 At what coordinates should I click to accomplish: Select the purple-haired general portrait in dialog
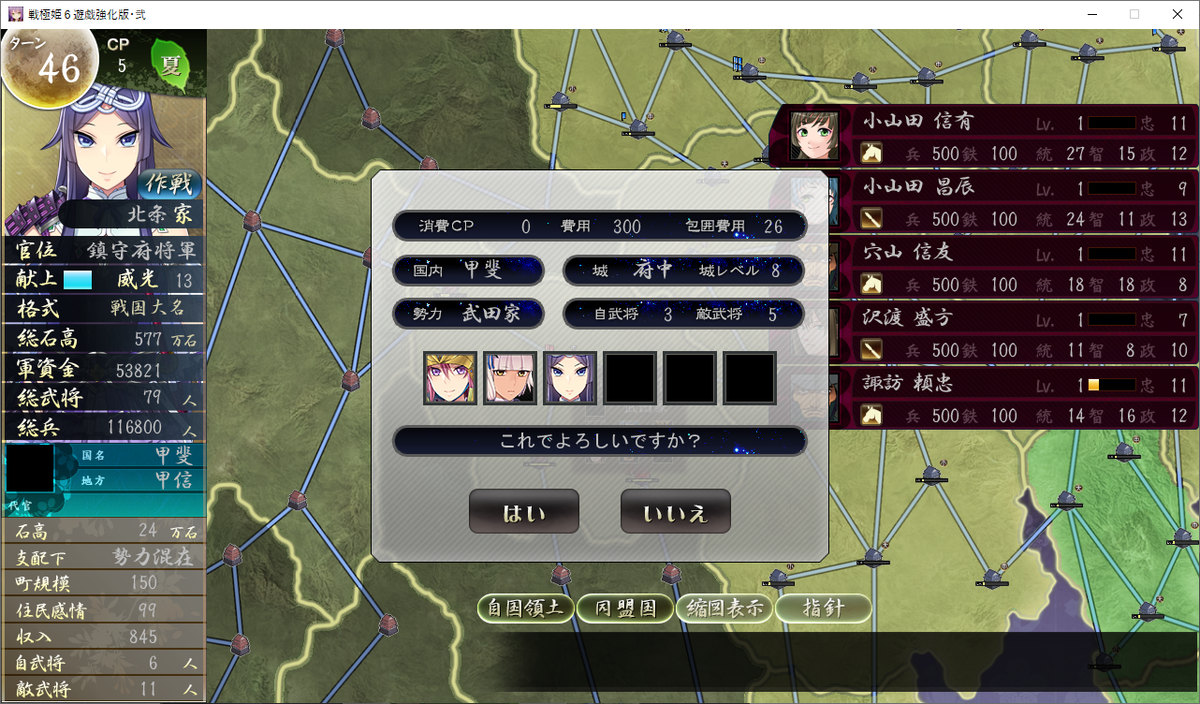(x=570, y=377)
